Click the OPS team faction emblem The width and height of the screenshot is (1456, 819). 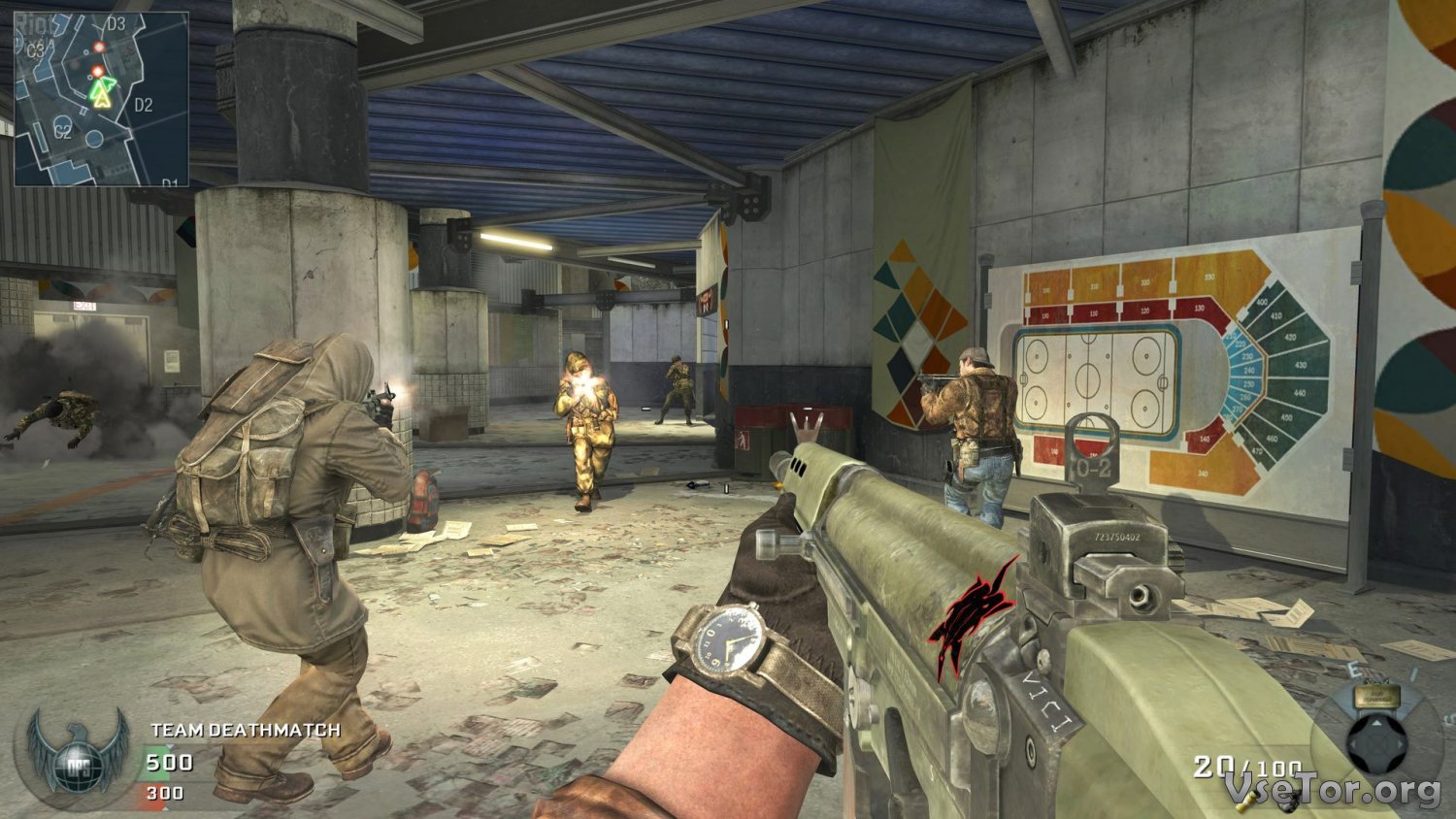pyautogui.click(x=78, y=754)
